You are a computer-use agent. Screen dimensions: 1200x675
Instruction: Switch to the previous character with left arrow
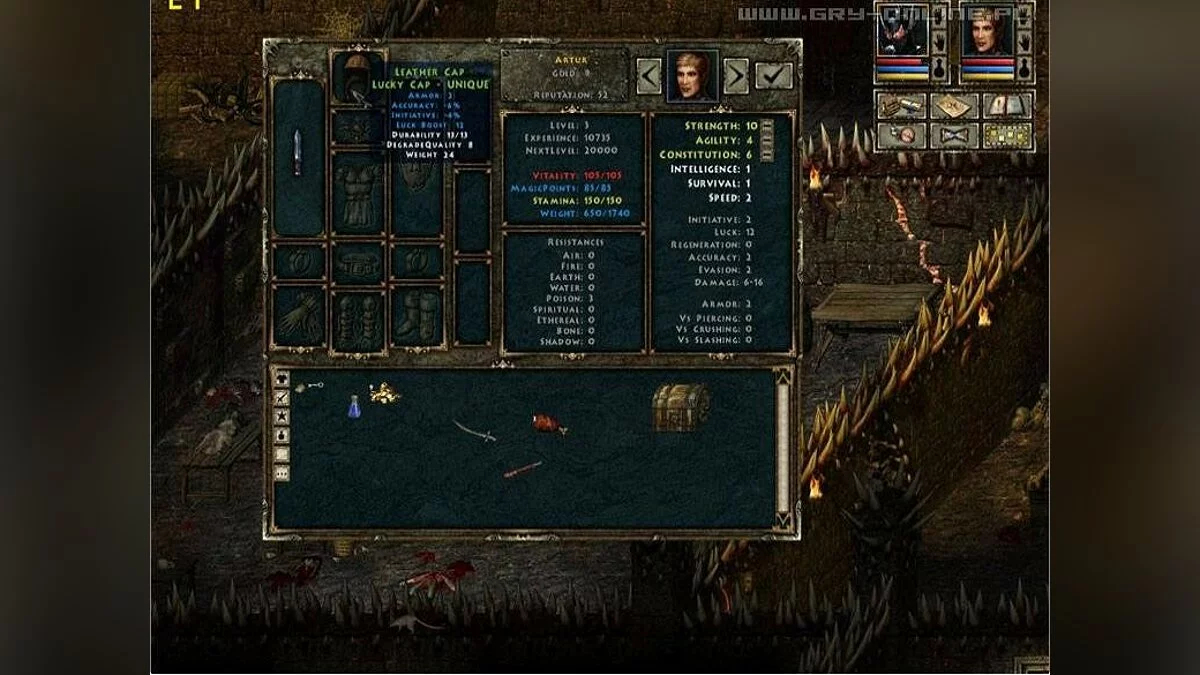click(x=648, y=76)
